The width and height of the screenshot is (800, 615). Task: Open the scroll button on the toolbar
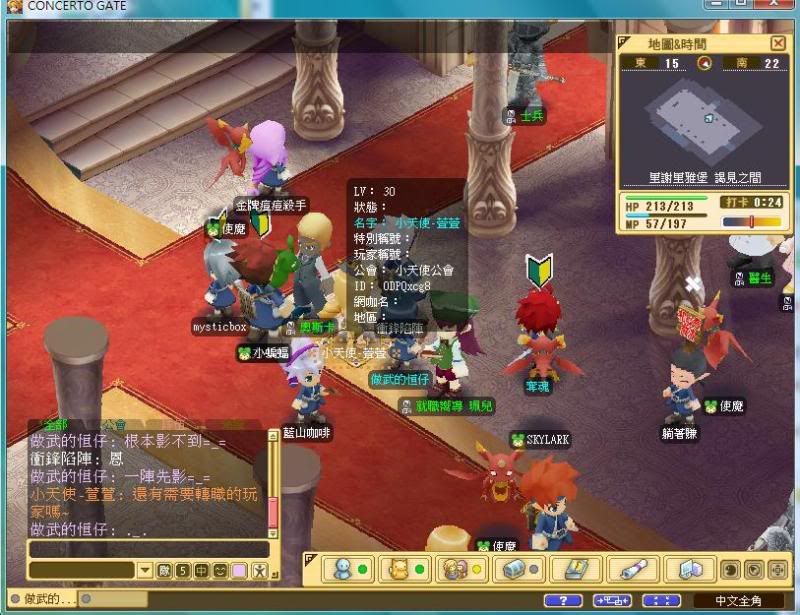(632, 570)
